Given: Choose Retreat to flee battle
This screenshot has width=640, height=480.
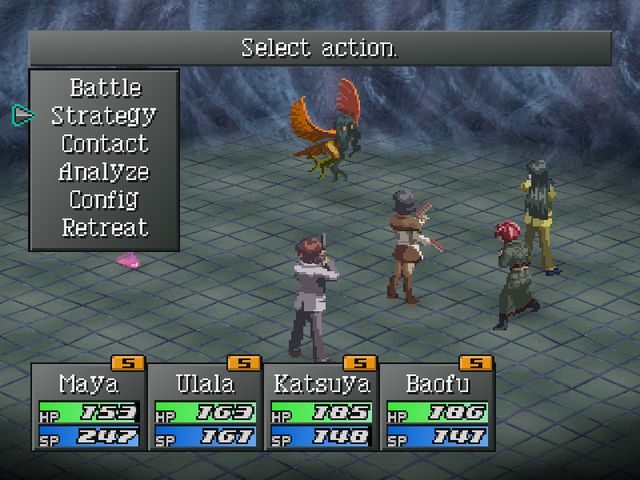Looking at the screenshot, I should tap(104, 228).
